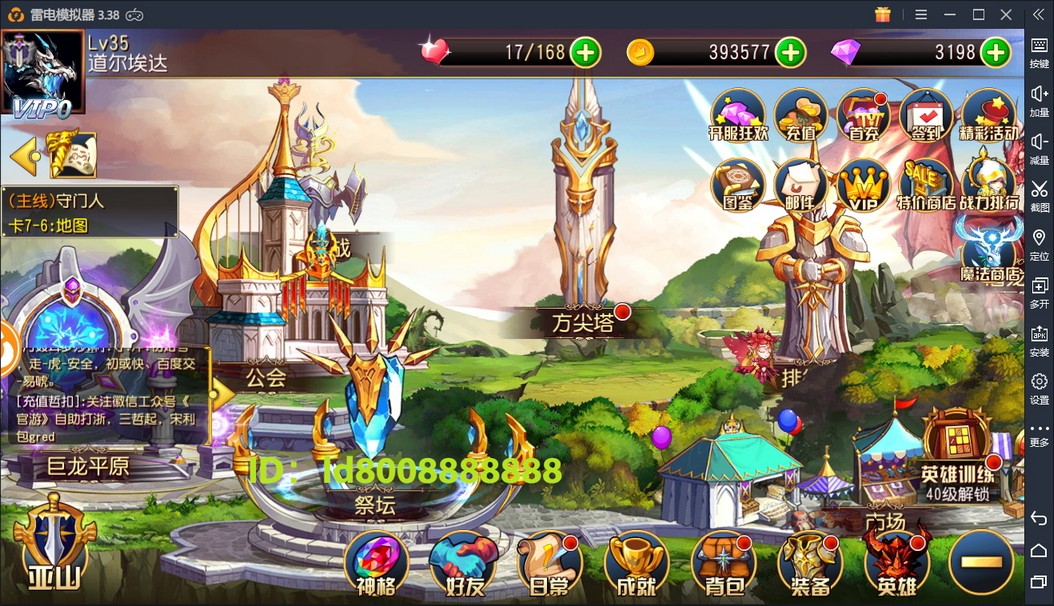1054x606 pixels.
Task: Select the 守门人 main quest tracker
Action: [90, 212]
